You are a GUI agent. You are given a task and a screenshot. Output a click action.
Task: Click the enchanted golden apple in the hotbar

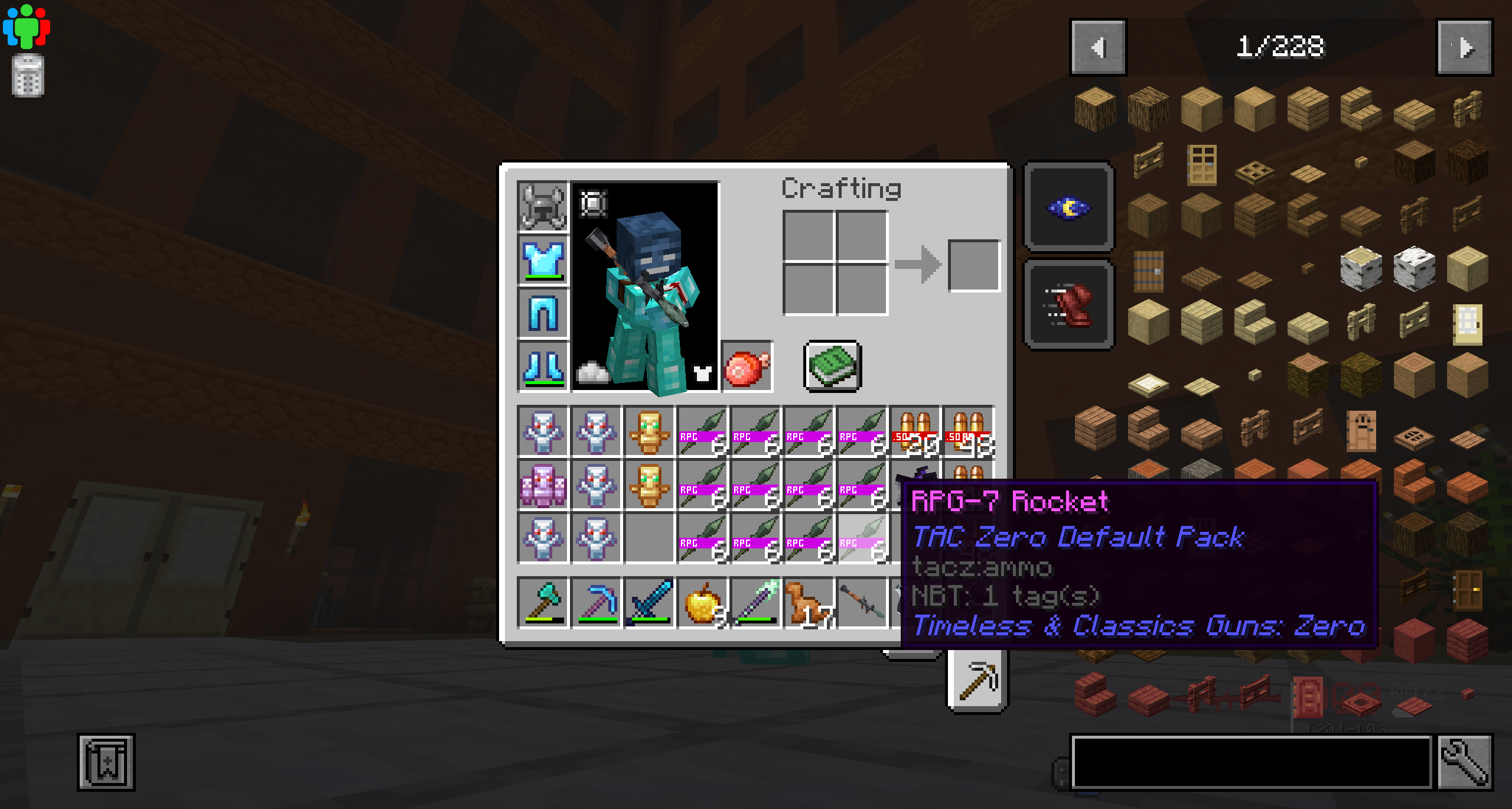tap(702, 603)
